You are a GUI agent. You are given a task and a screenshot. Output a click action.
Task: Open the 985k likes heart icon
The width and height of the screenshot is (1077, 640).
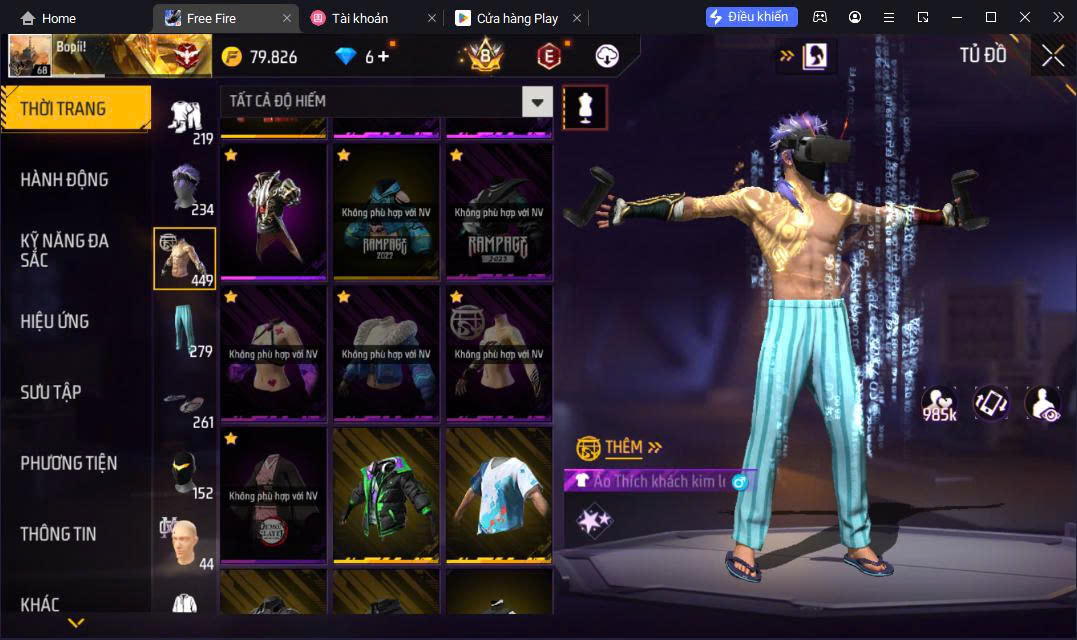click(939, 403)
